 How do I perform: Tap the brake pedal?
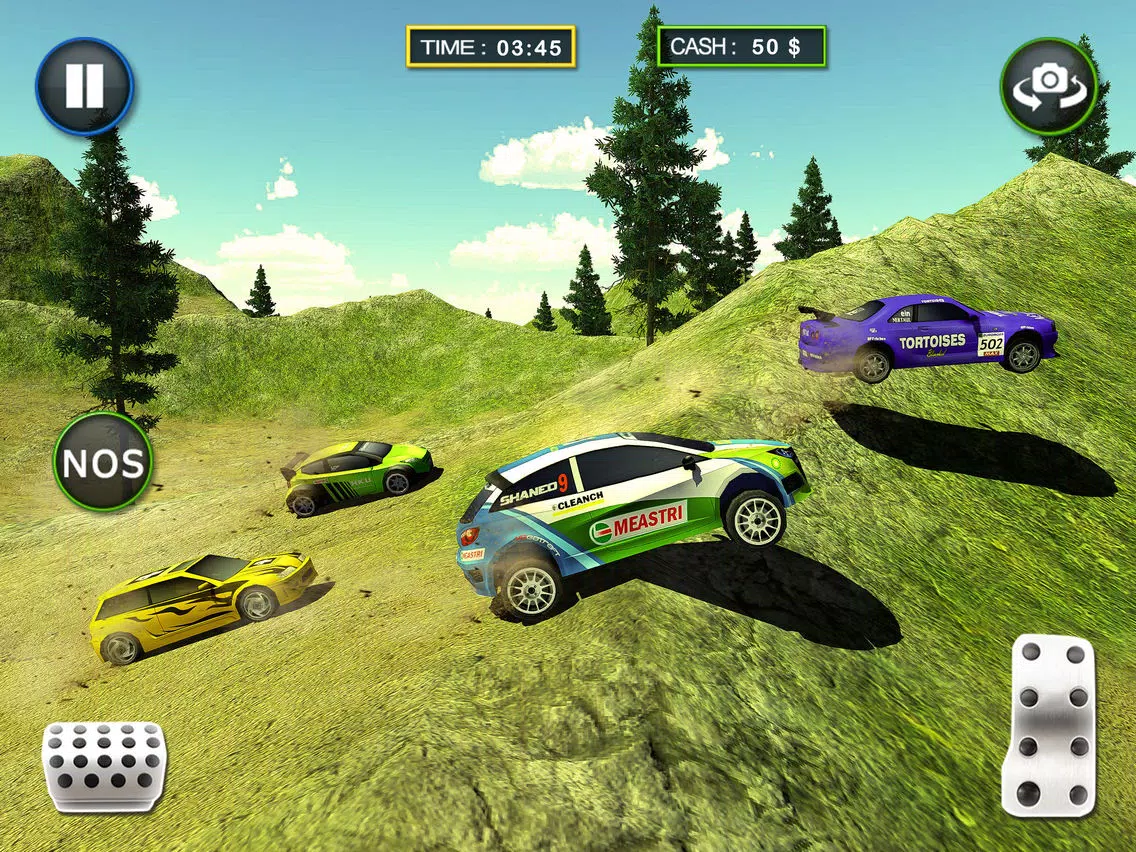(103, 767)
